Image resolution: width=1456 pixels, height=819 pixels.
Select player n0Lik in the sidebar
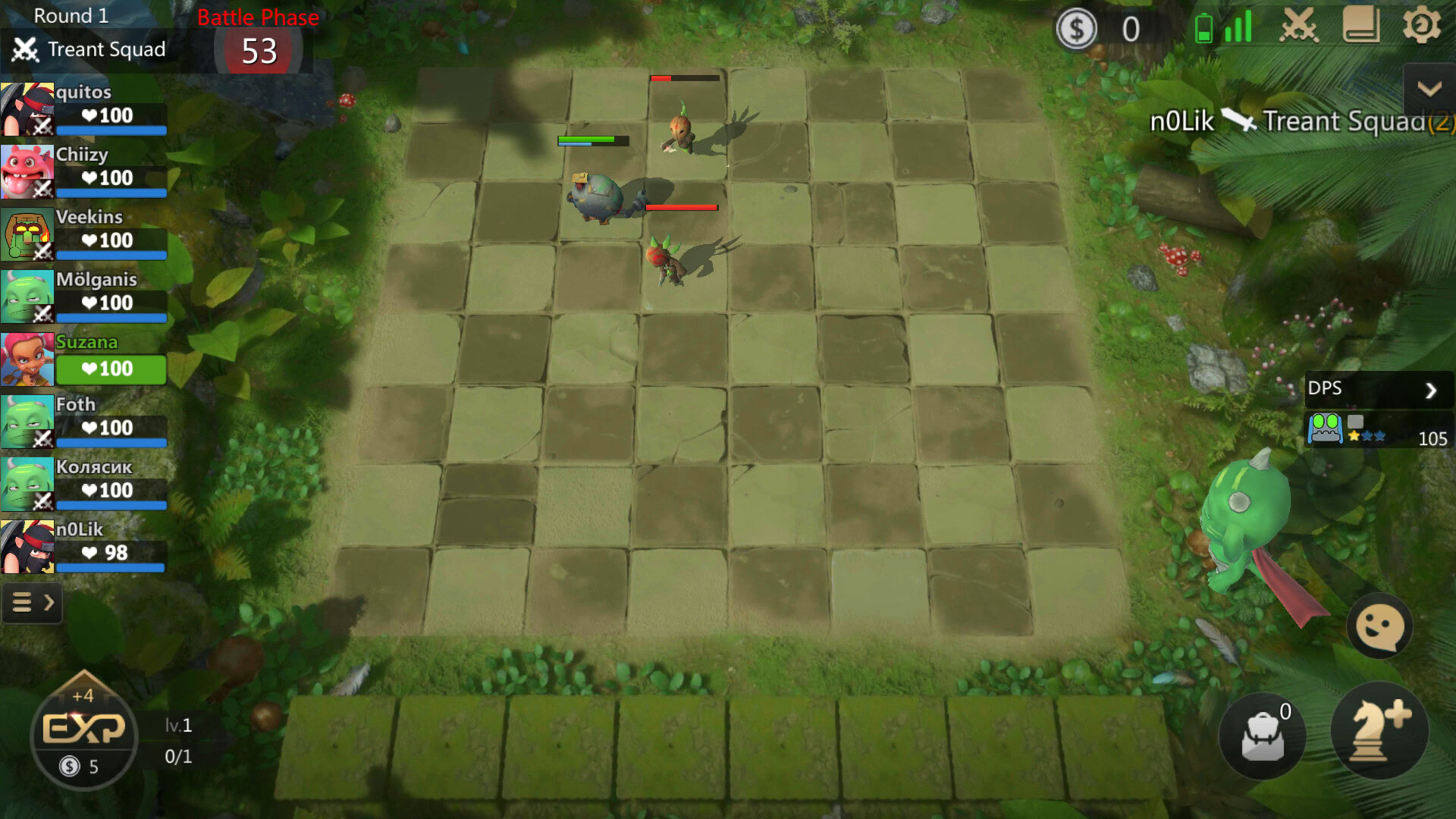[x=83, y=542]
